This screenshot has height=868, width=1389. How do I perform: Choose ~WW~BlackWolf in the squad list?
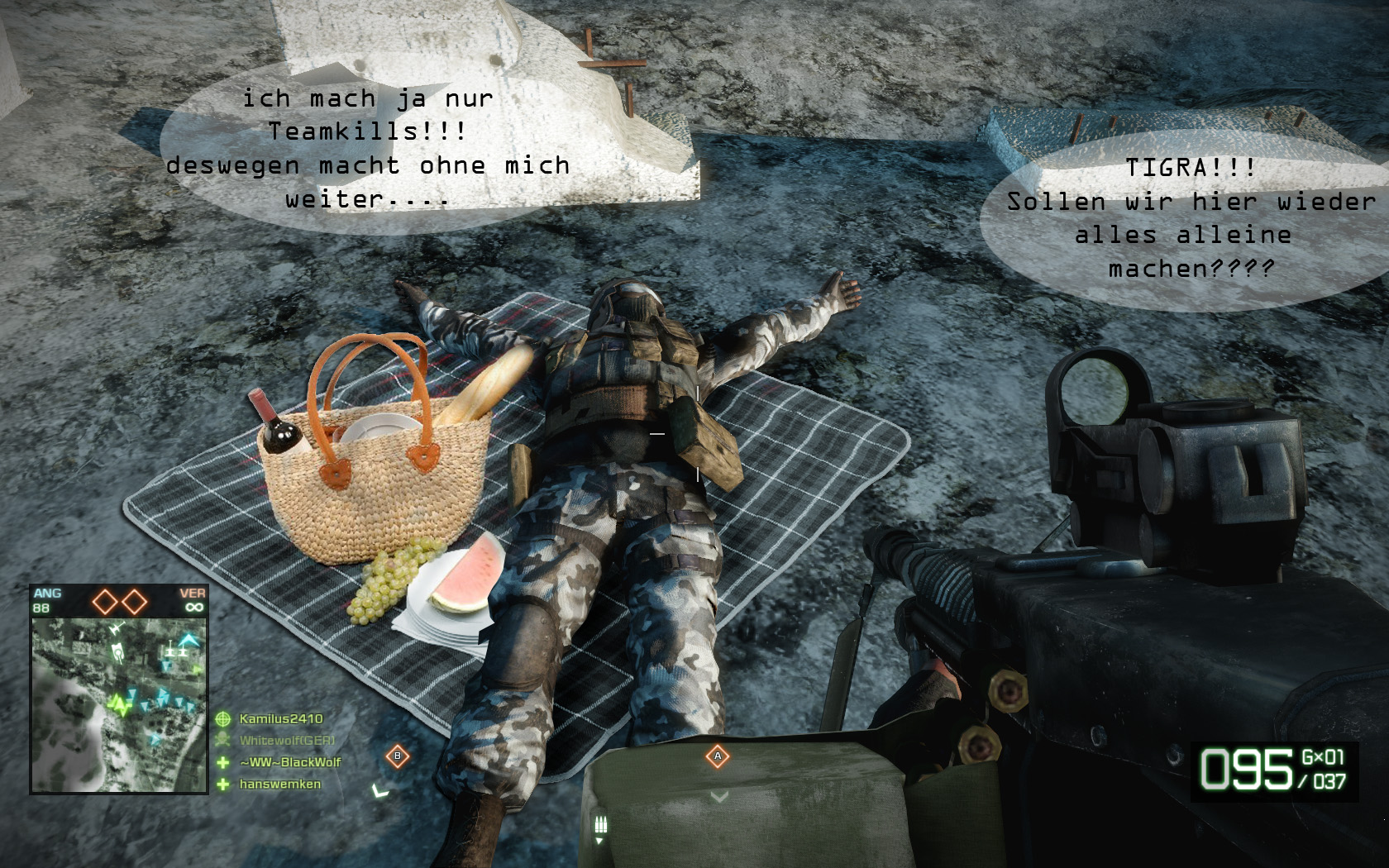[289, 762]
